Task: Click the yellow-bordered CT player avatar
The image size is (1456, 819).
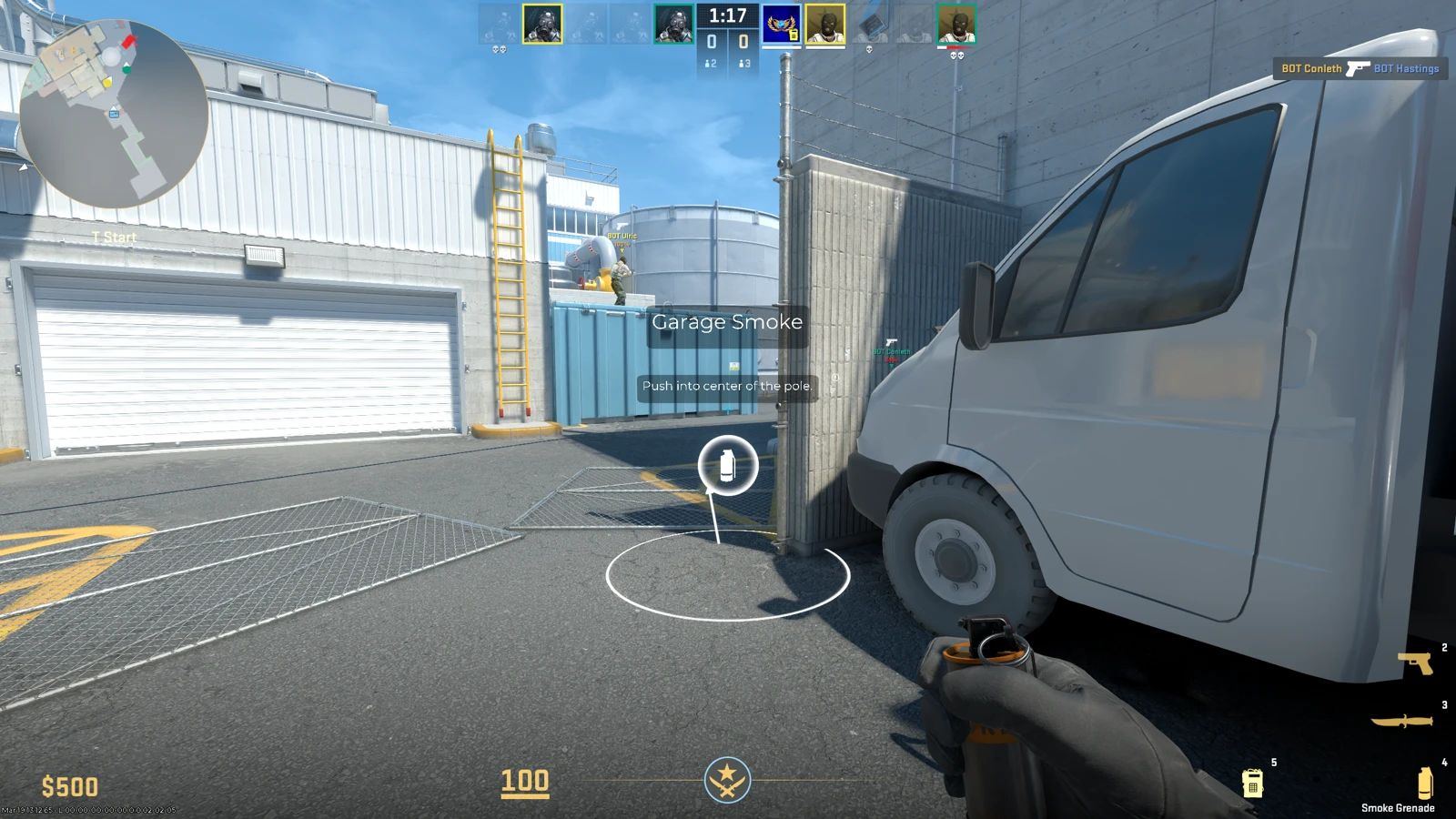Action: point(542,23)
